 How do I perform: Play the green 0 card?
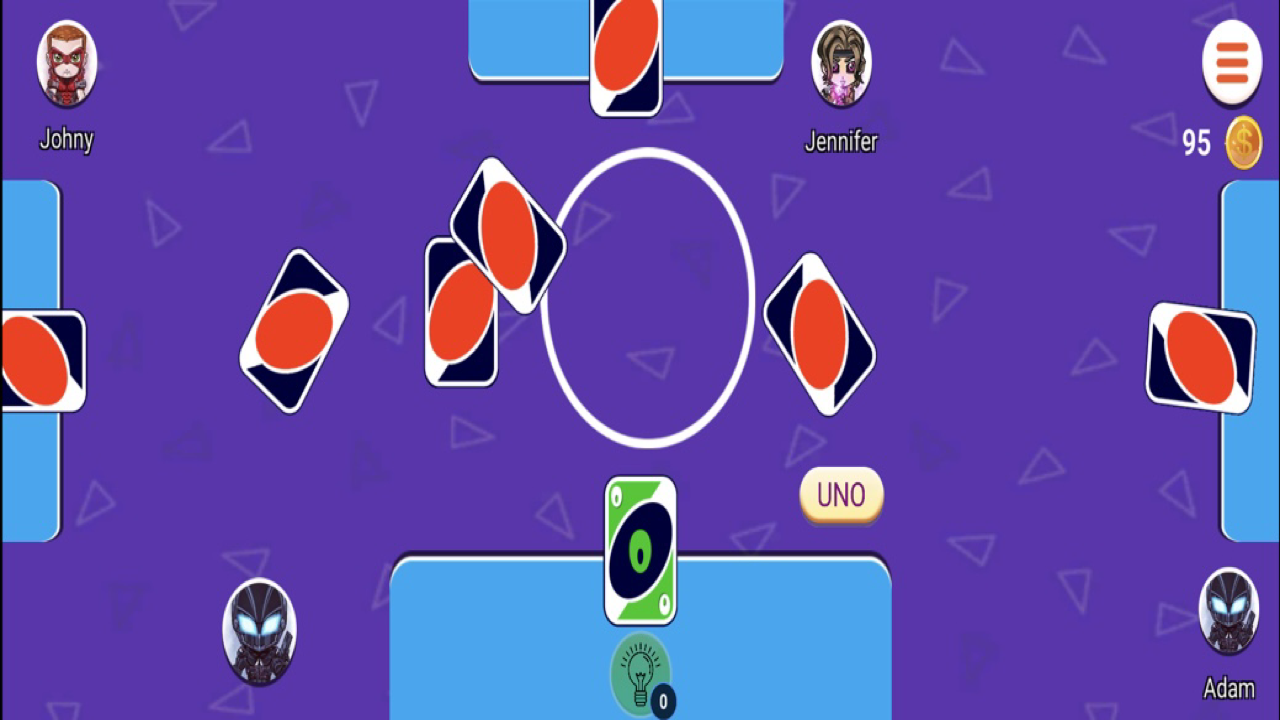pyautogui.click(x=640, y=550)
